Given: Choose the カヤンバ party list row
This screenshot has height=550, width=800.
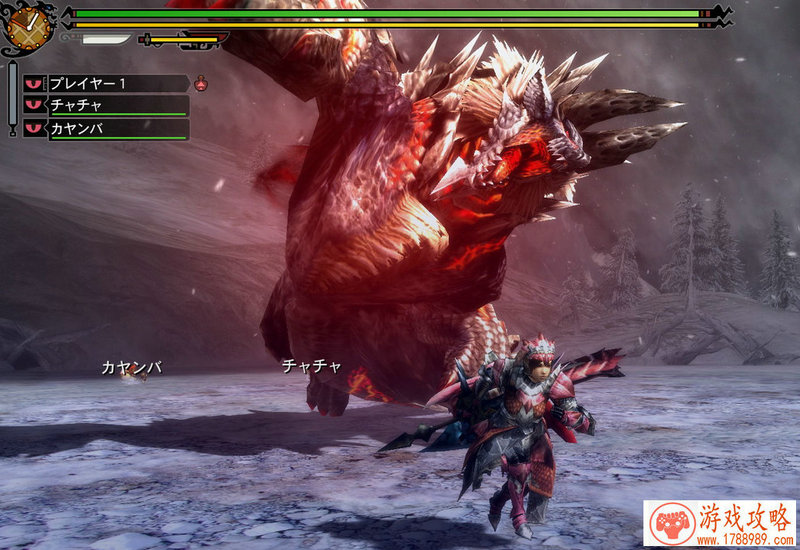Looking at the screenshot, I should pyautogui.click(x=105, y=129).
